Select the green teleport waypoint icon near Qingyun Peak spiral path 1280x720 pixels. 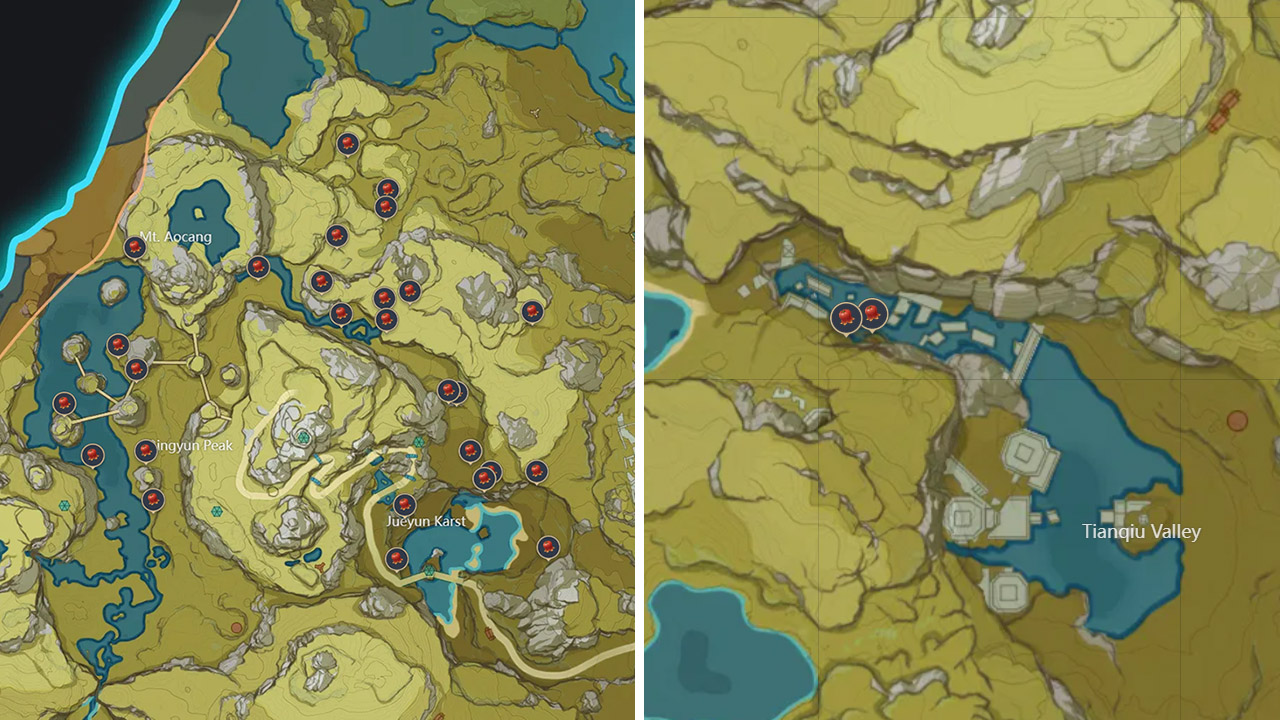[303, 437]
